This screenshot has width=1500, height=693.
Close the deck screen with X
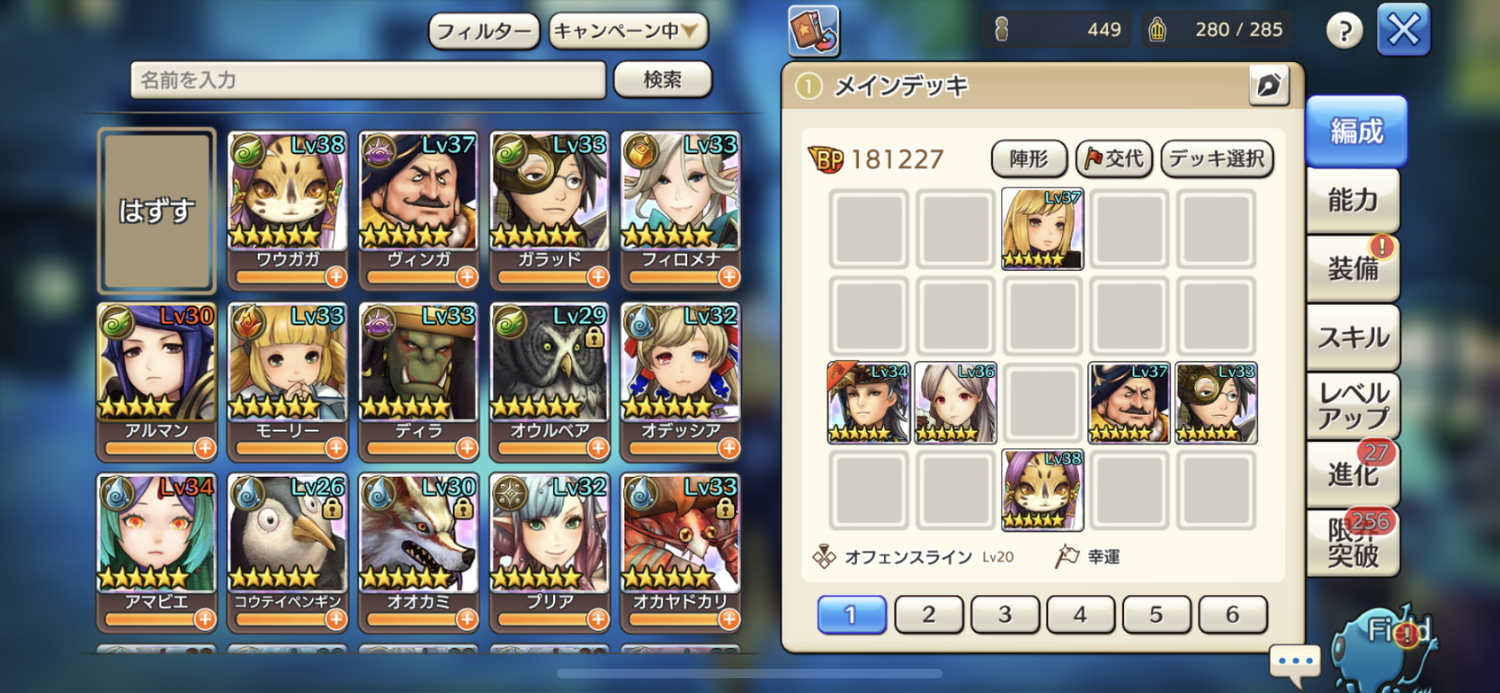[x=1403, y=30]
